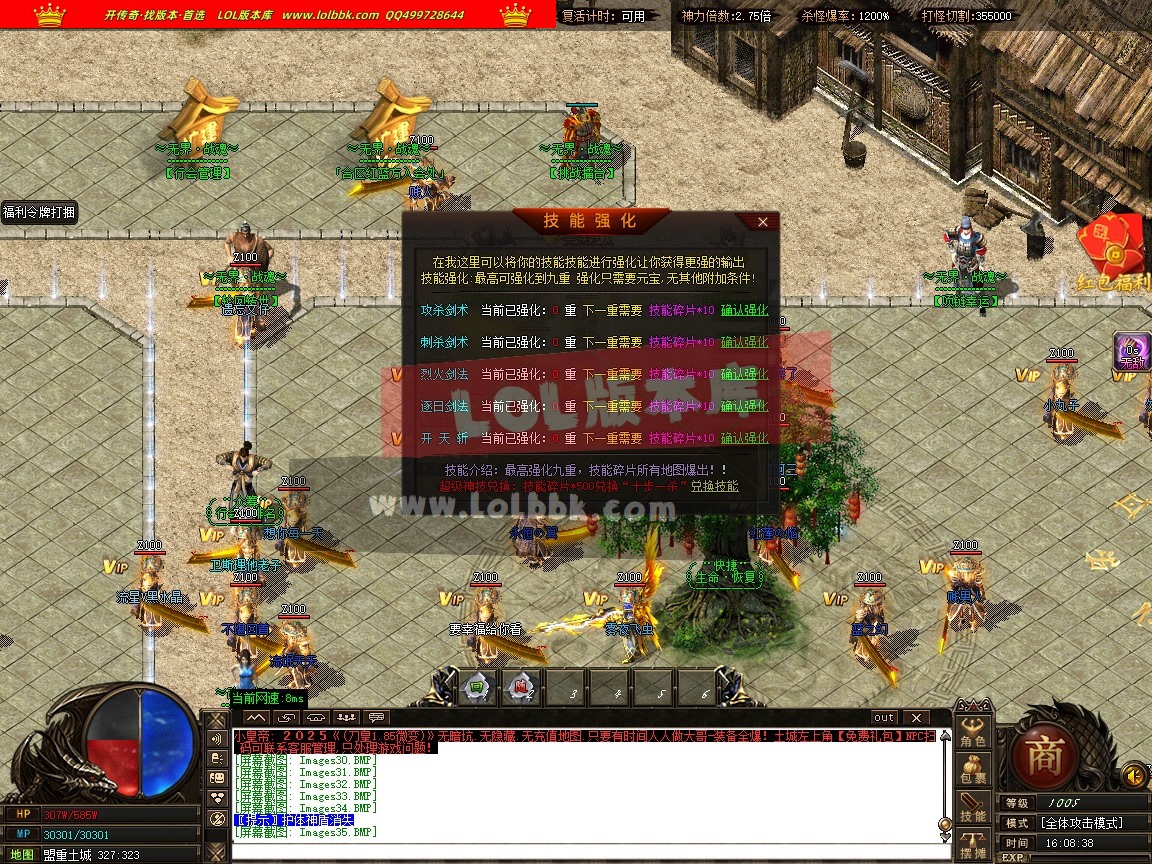Click the chat window 'out' button
1152x864 pixels.
click(x=883, y=718)
